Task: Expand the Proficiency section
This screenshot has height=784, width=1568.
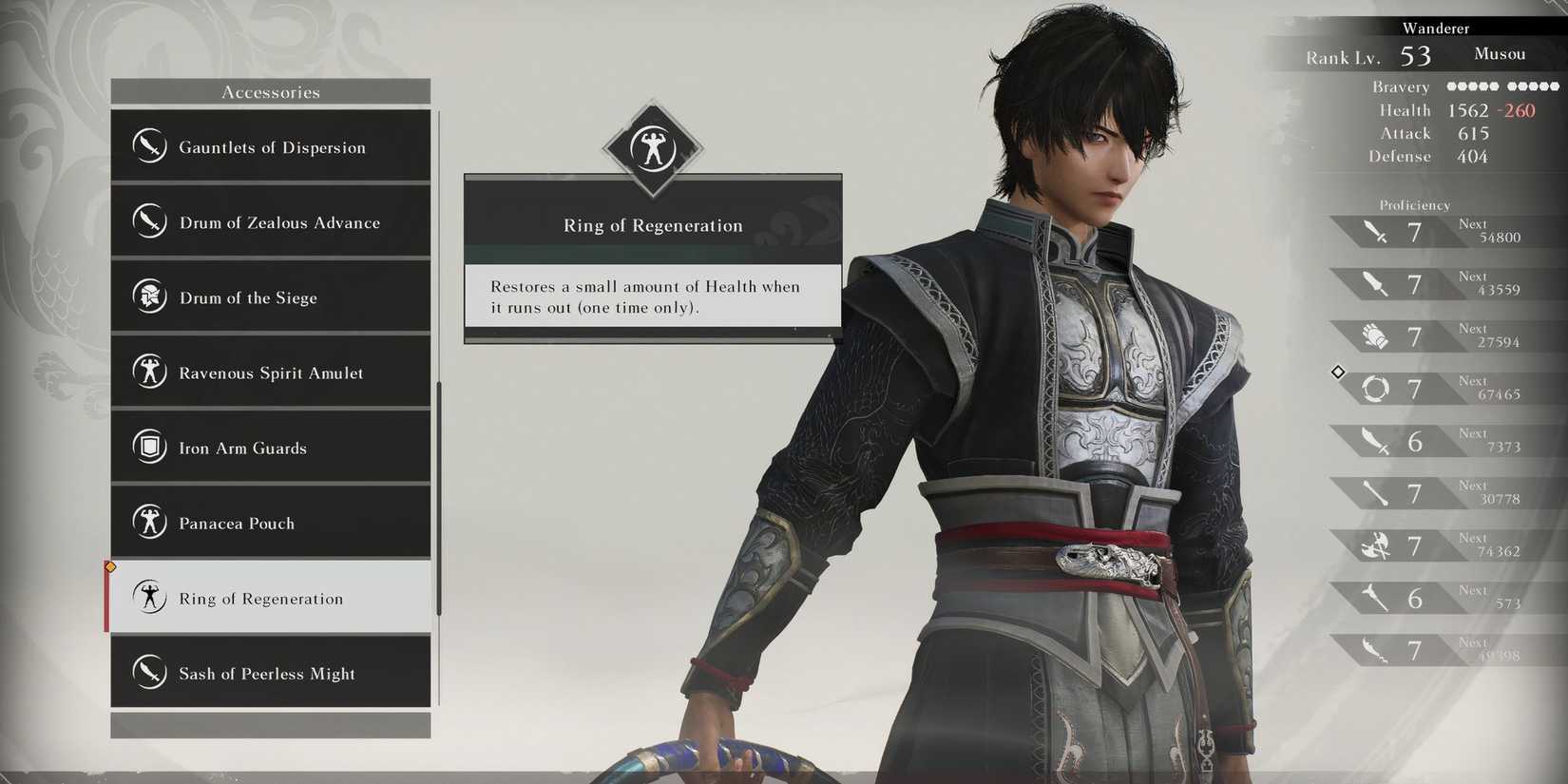Action: point(1414,204)
